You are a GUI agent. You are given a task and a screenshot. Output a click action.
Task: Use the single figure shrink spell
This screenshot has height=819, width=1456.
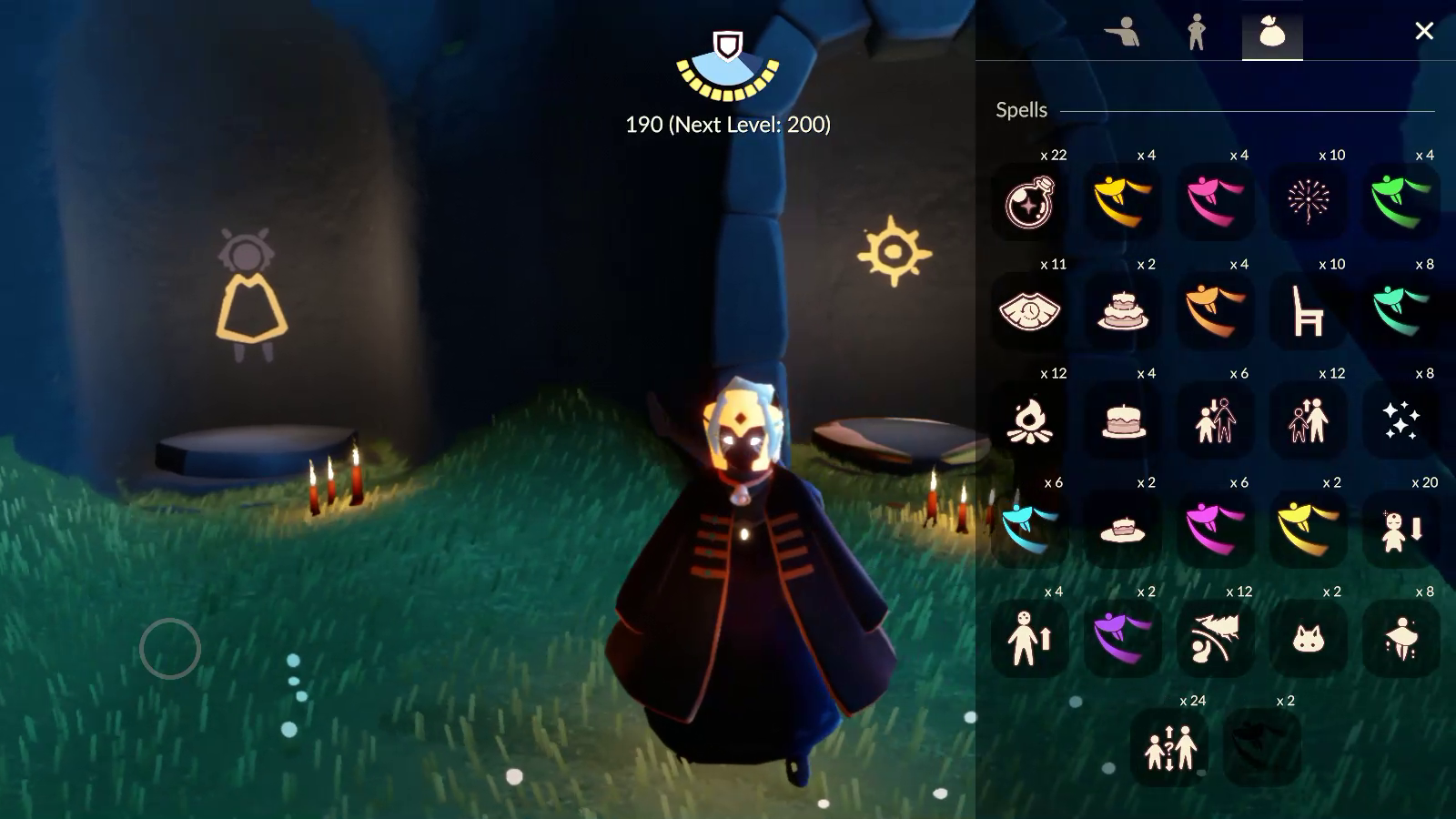[x=1400, y=529]
